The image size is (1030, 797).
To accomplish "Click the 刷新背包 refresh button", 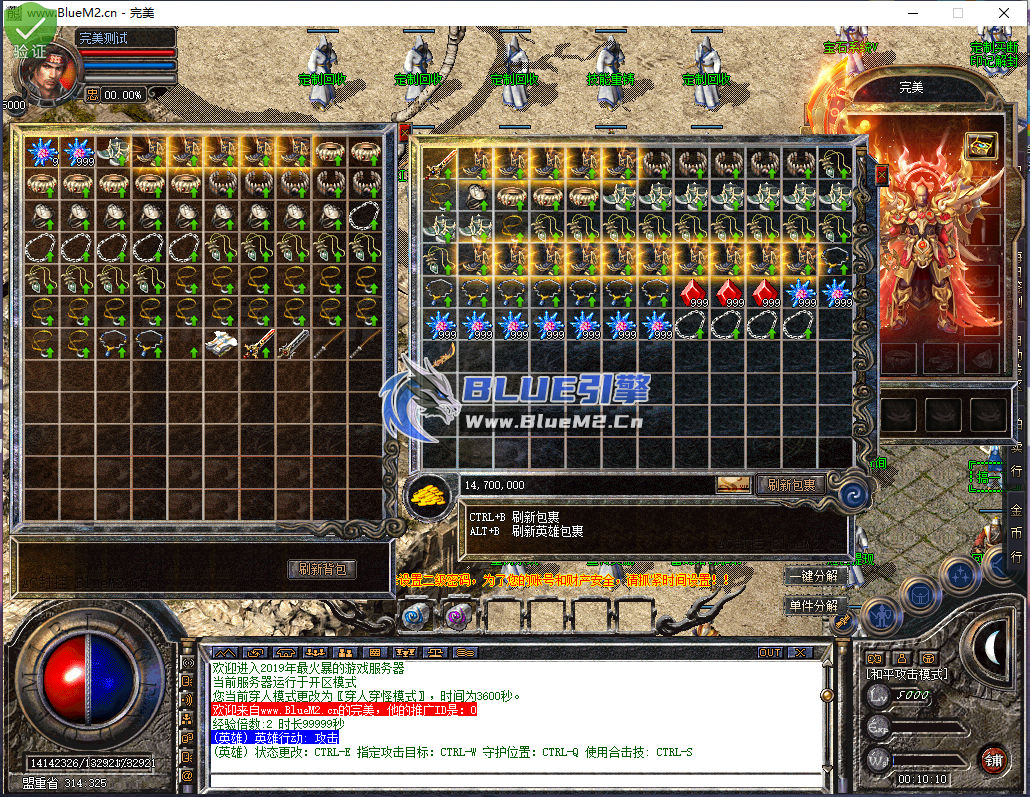I will [322, 569].
